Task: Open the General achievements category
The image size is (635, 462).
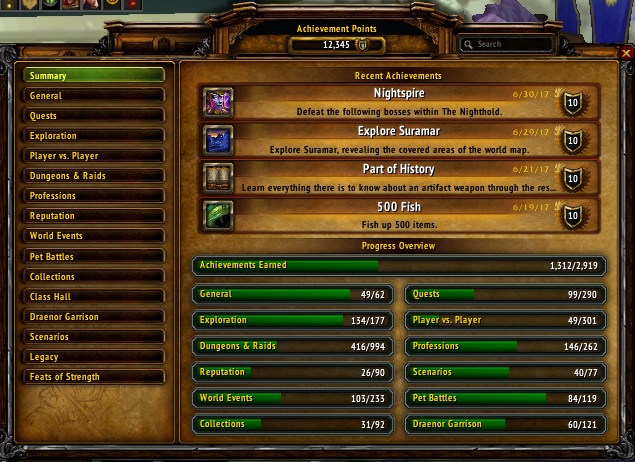Action: [94, 96]
